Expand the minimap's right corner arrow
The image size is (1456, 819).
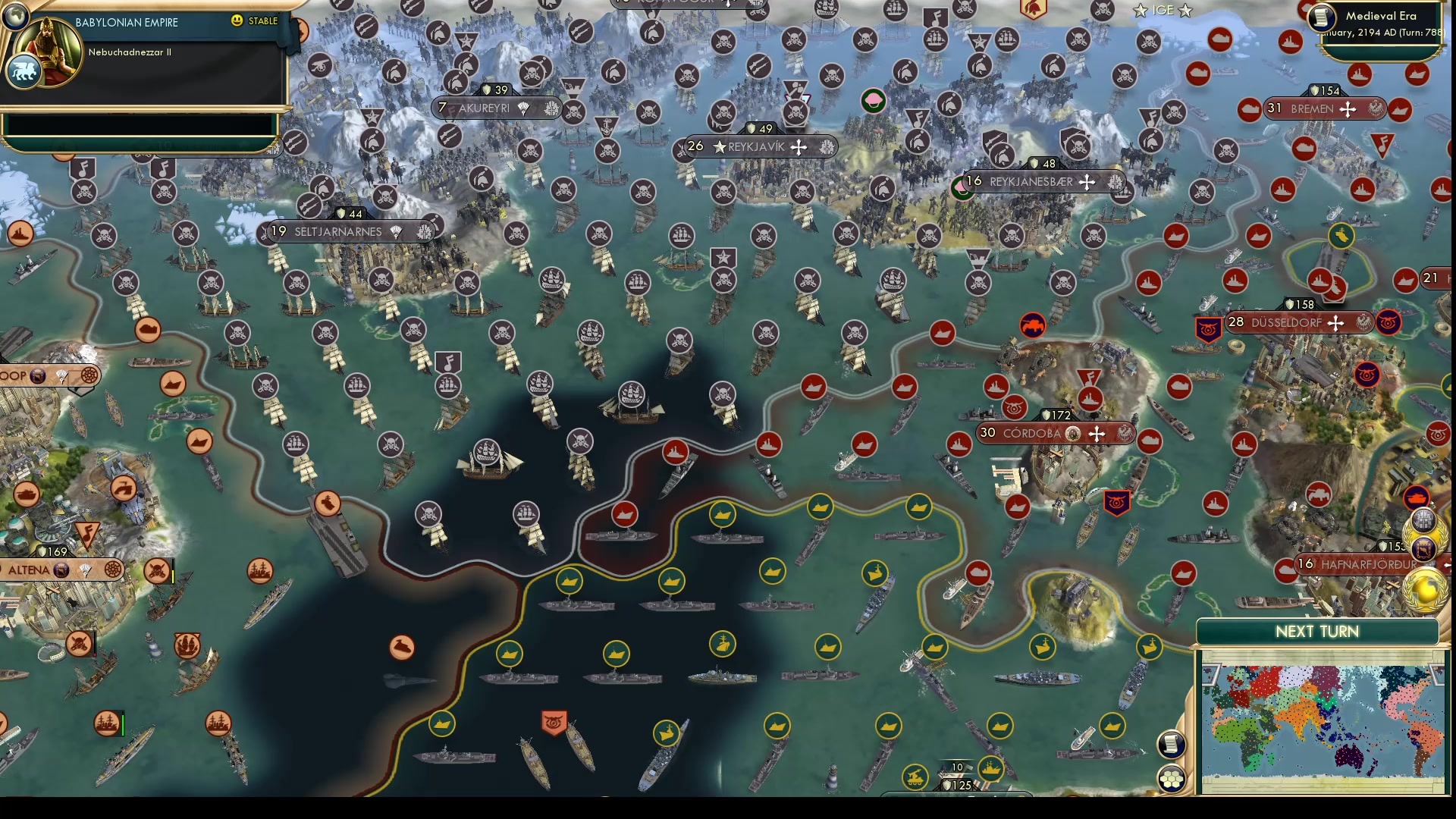tap(1435, 675)
